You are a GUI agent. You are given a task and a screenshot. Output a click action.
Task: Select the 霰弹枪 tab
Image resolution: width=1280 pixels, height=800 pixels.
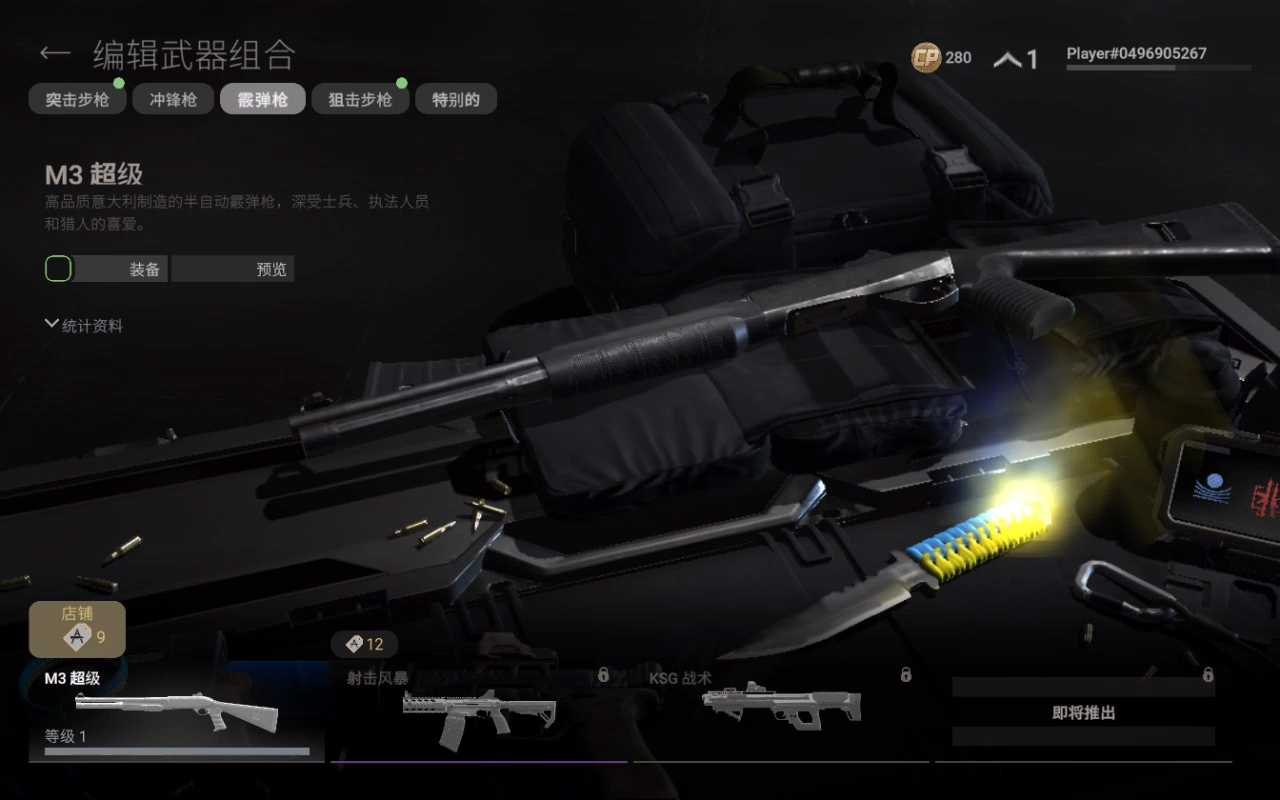[x=262, y=99]
